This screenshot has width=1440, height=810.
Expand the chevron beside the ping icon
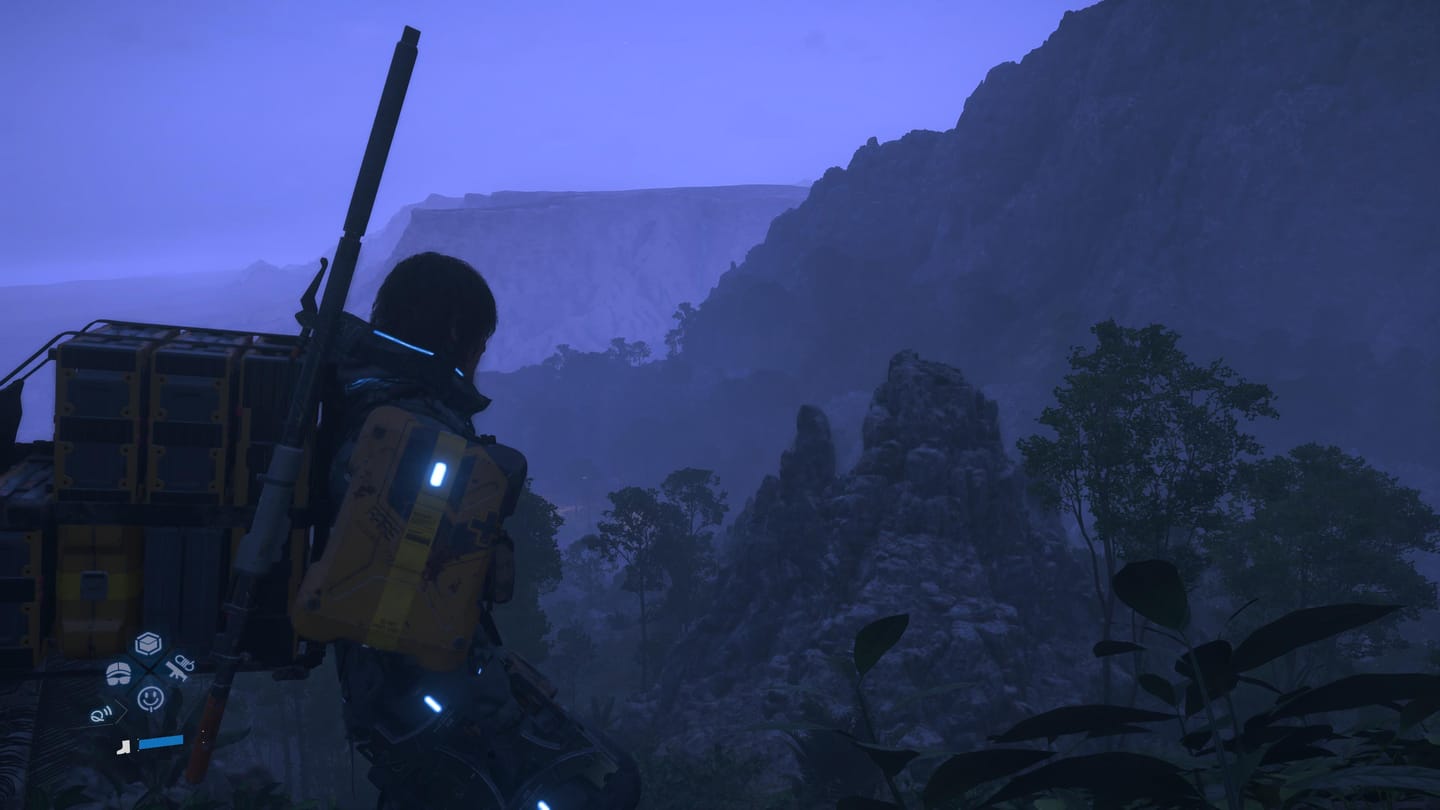point(125,710)
